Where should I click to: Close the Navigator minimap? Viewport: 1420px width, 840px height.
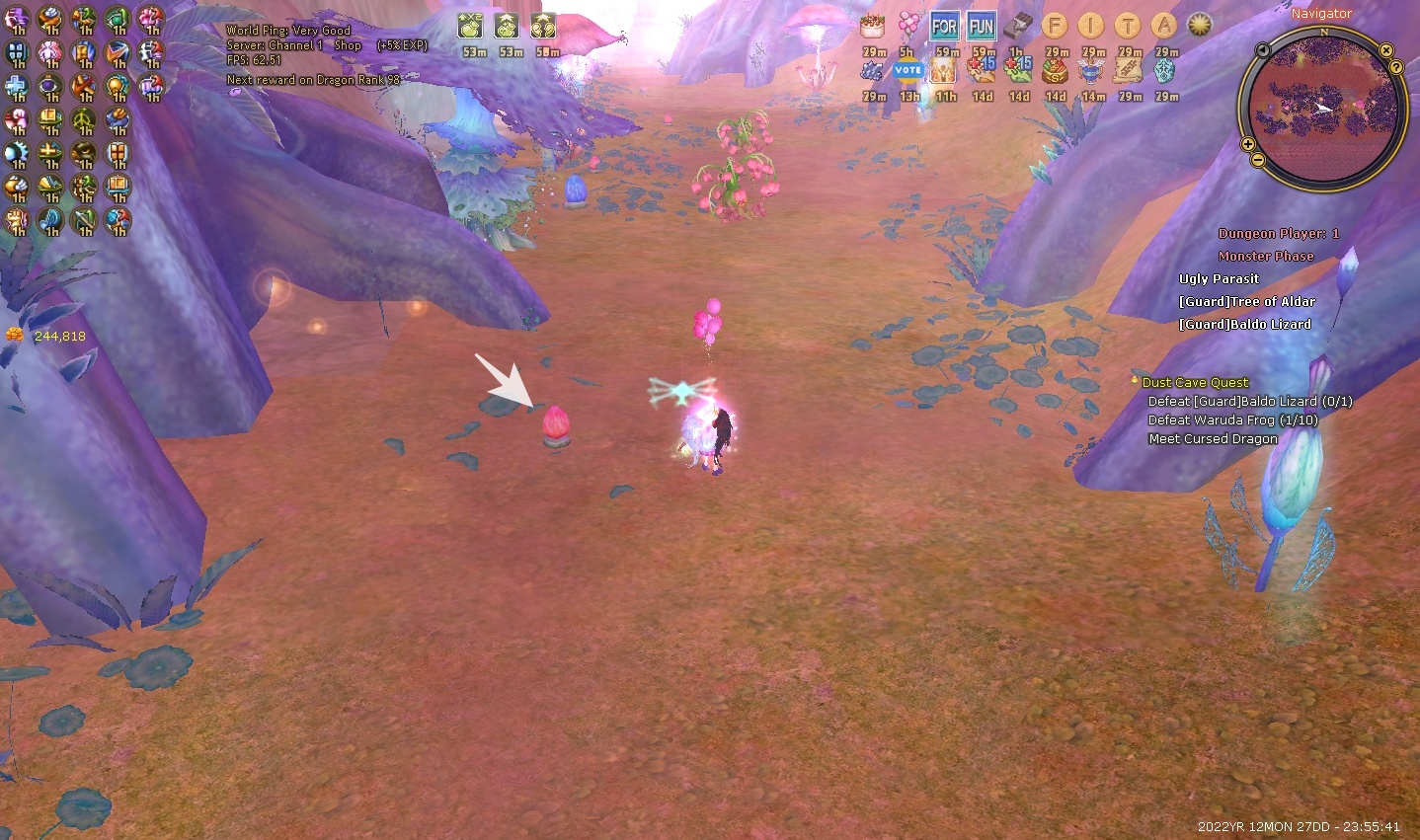point(1386,49)
